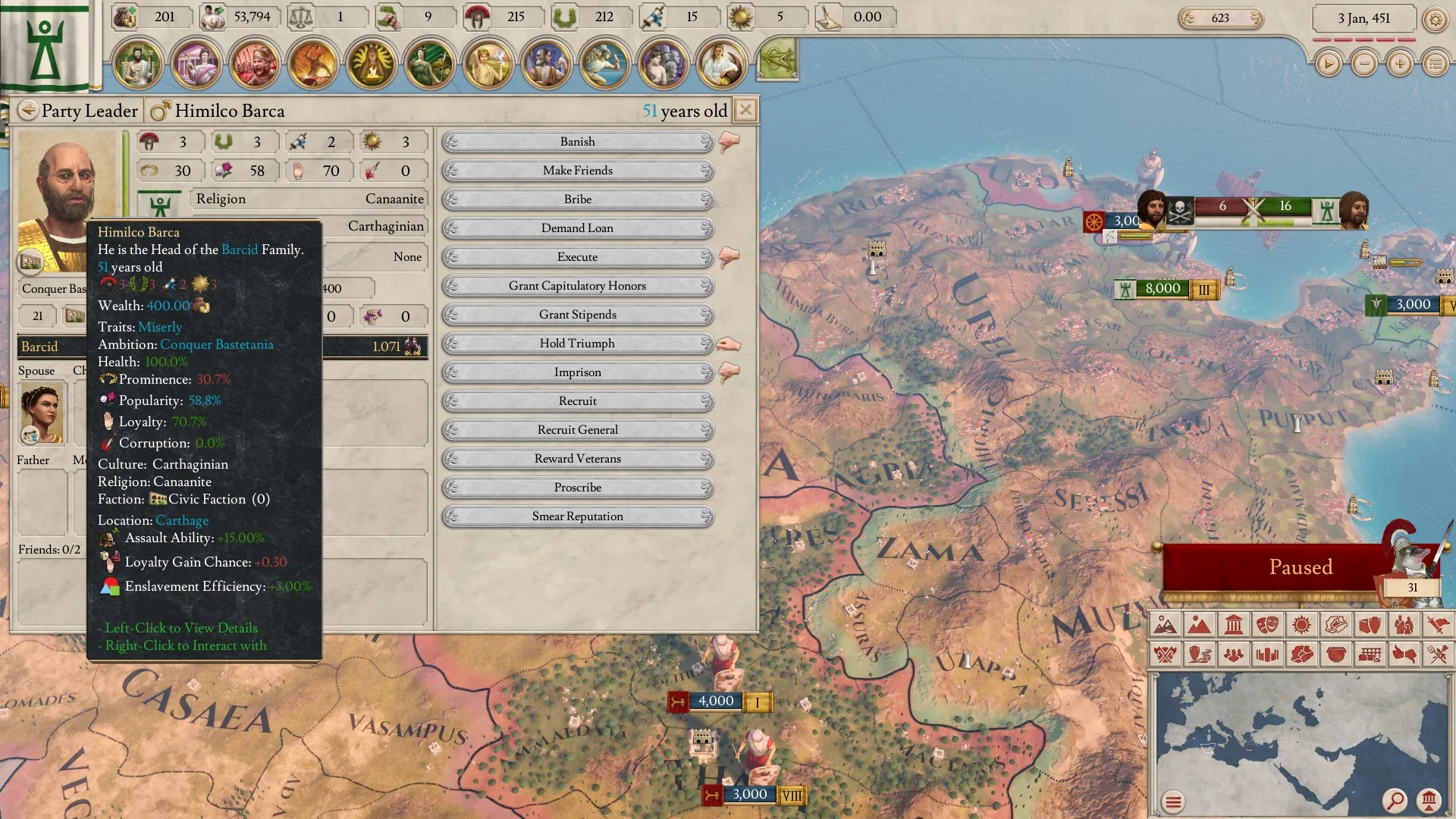
Task: Click the Banish action button
Action: tap(578, 142)
